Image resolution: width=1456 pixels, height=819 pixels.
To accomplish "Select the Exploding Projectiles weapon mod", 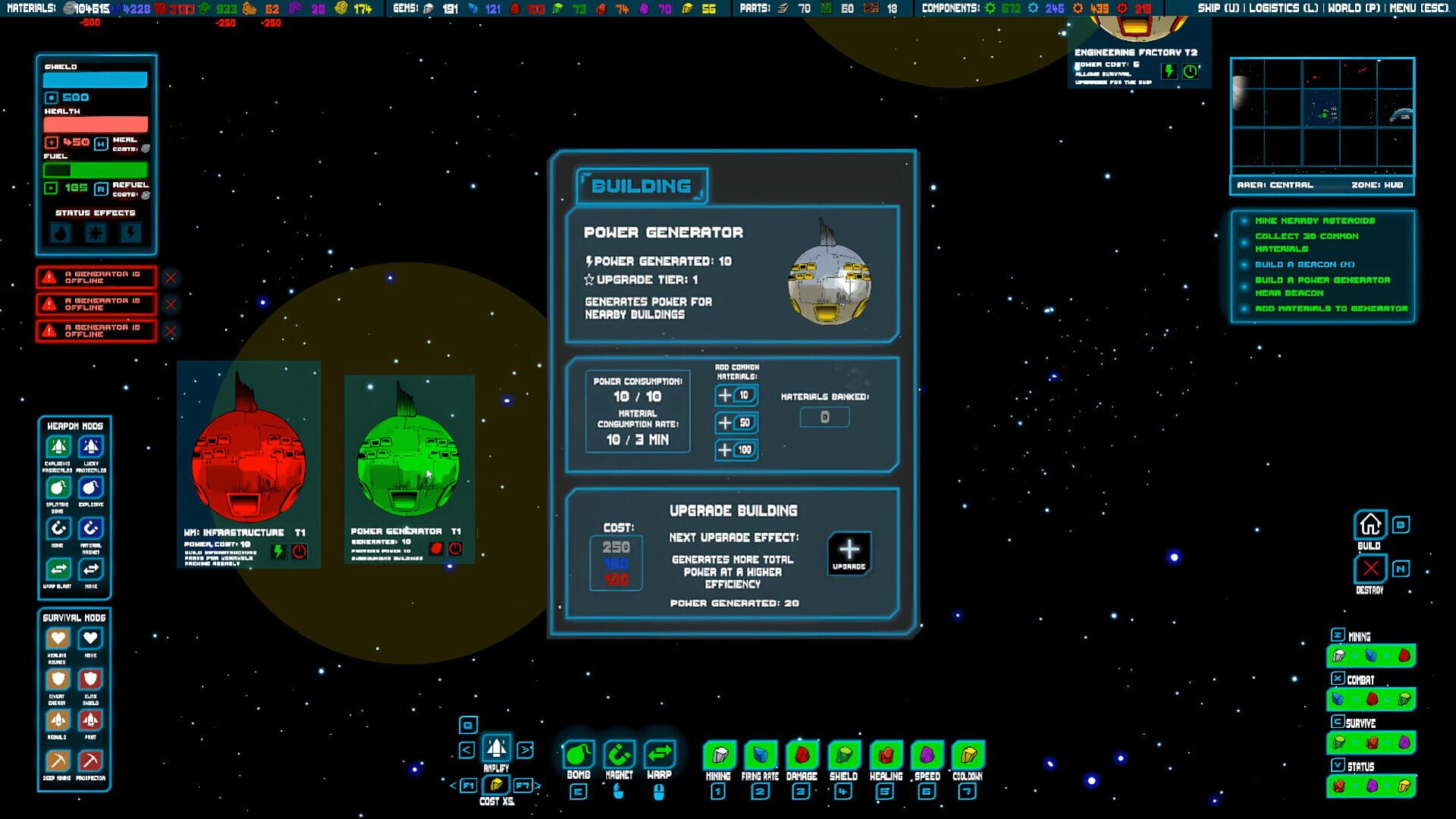I will tap(58, 447).
